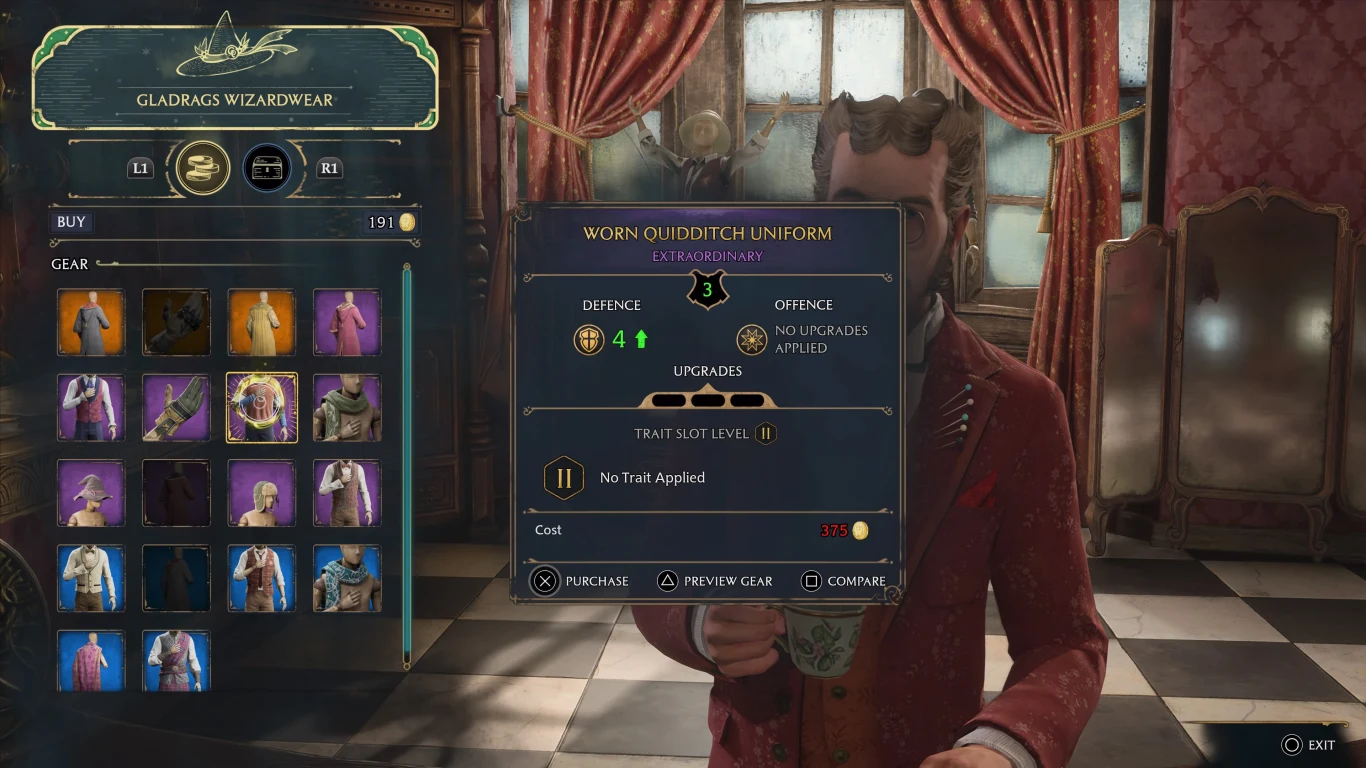The image size is (1366, 768).
Task: Select the yellow robe gear item
Action: pyautogui.click(x=262, y=322)
